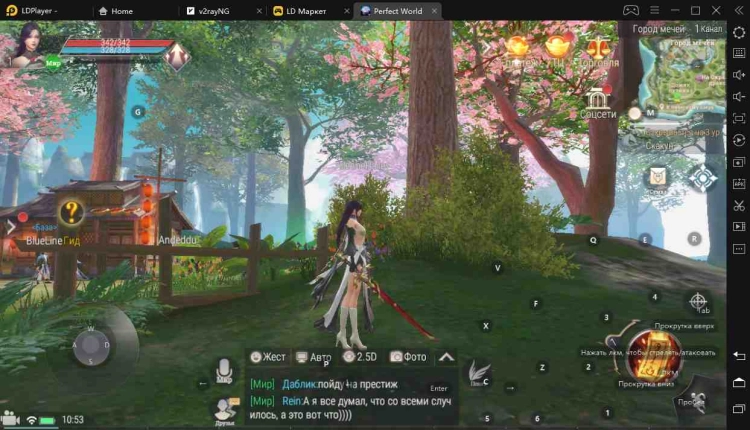Open the chat message box
Image resolution: width=750 pixels, height=430 pixels.
coord(350,397)
